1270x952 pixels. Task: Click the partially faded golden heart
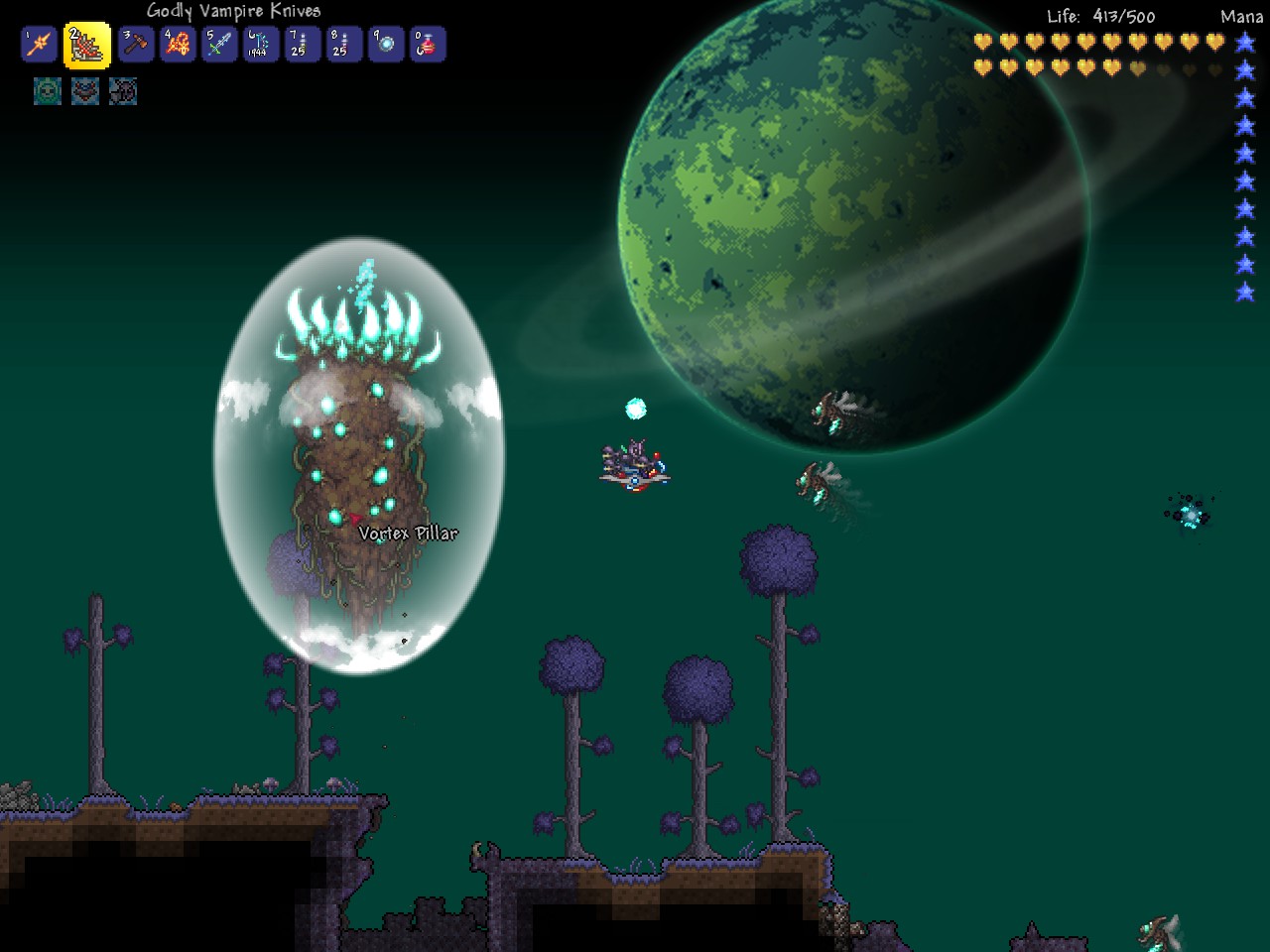[x=1137, y=67]
